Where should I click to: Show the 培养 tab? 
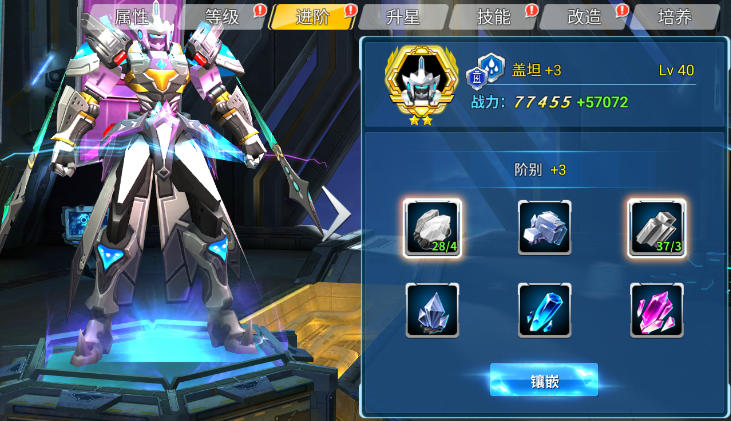[x=674, y=16]
